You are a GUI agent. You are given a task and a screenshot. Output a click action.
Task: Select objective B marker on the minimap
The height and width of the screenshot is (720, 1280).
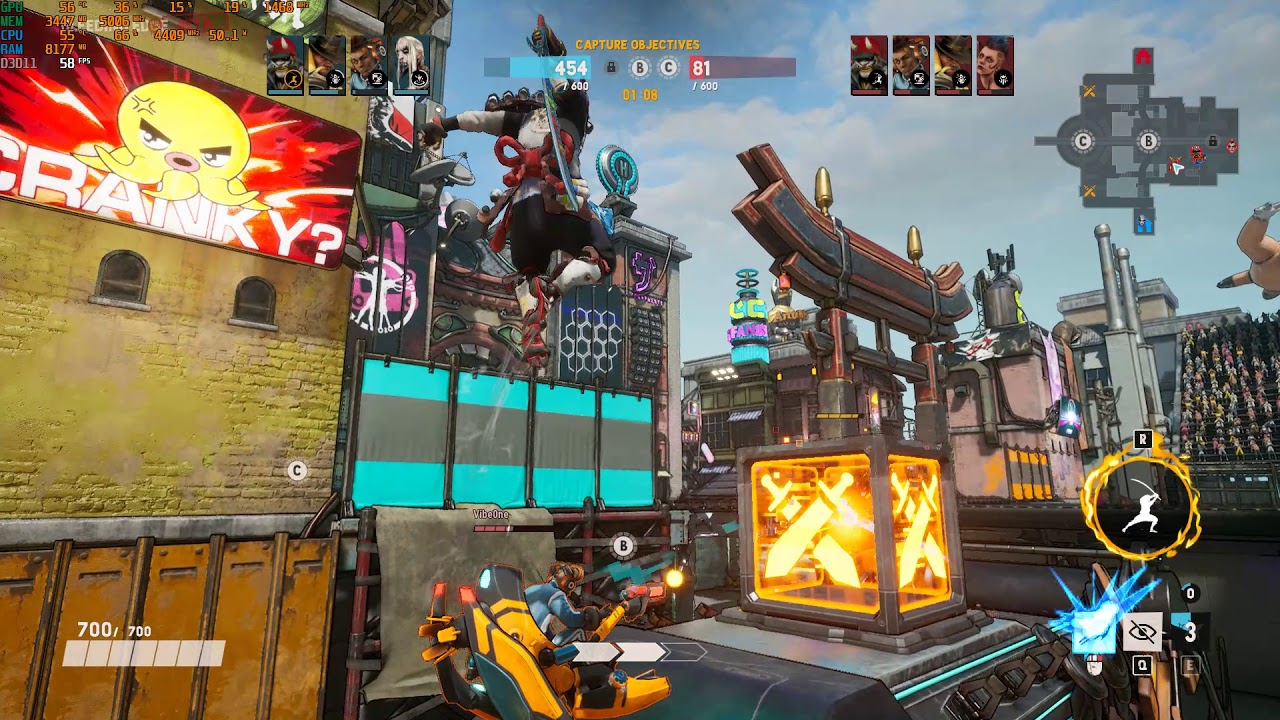point(1148,142)
